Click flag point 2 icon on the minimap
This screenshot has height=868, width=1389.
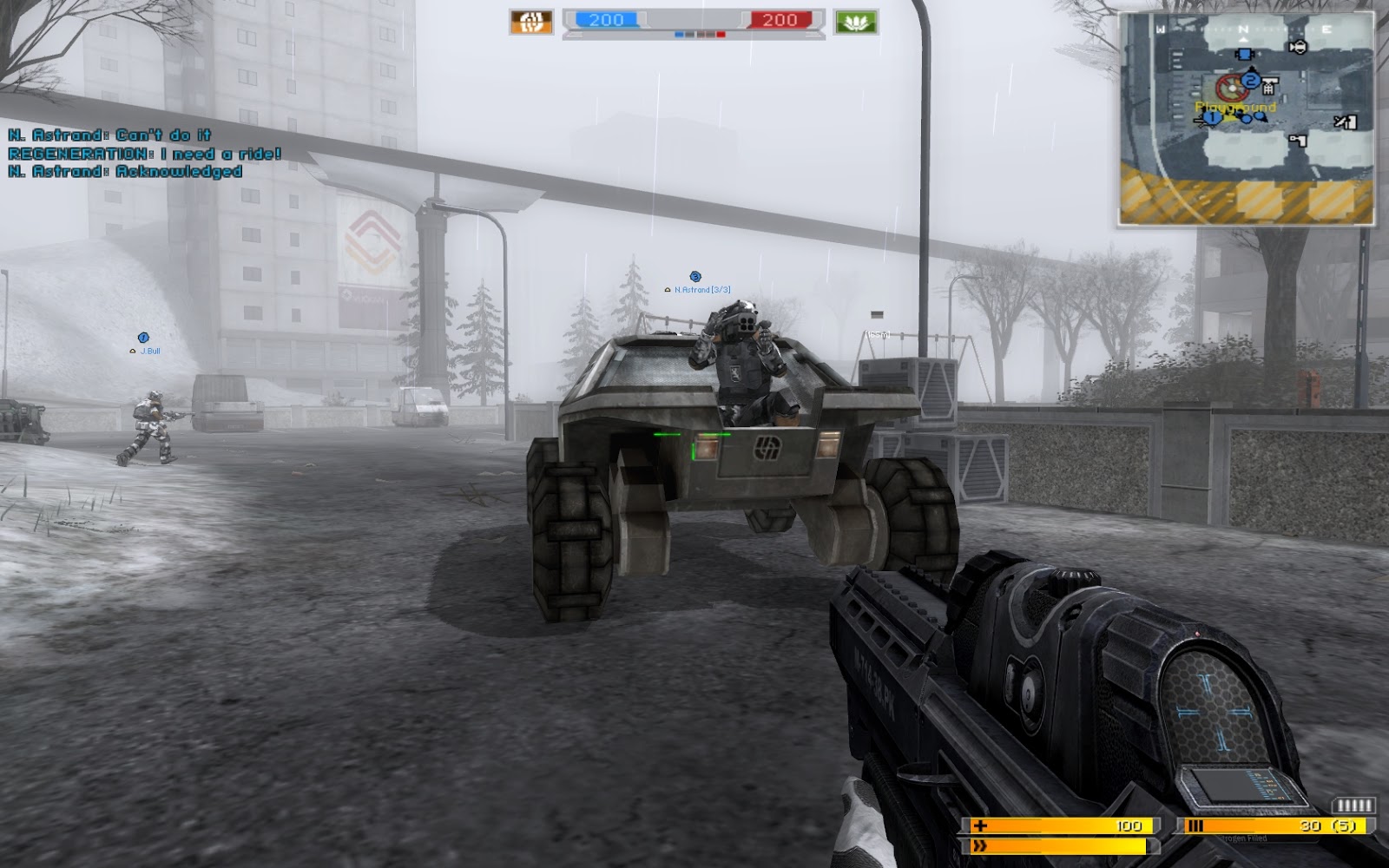coord(1250,81)
